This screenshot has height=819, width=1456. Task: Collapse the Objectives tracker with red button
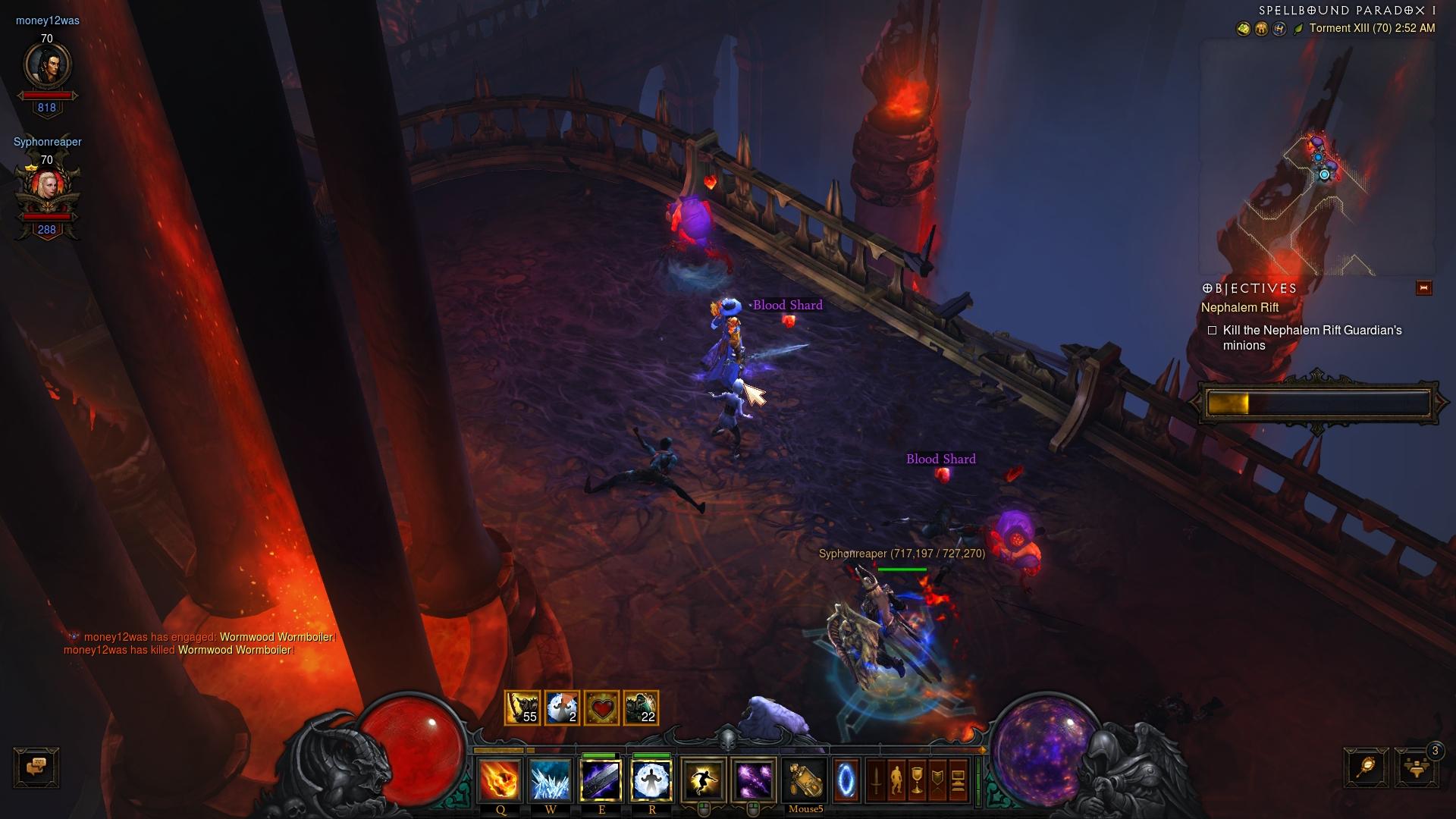coord(1423,288)
